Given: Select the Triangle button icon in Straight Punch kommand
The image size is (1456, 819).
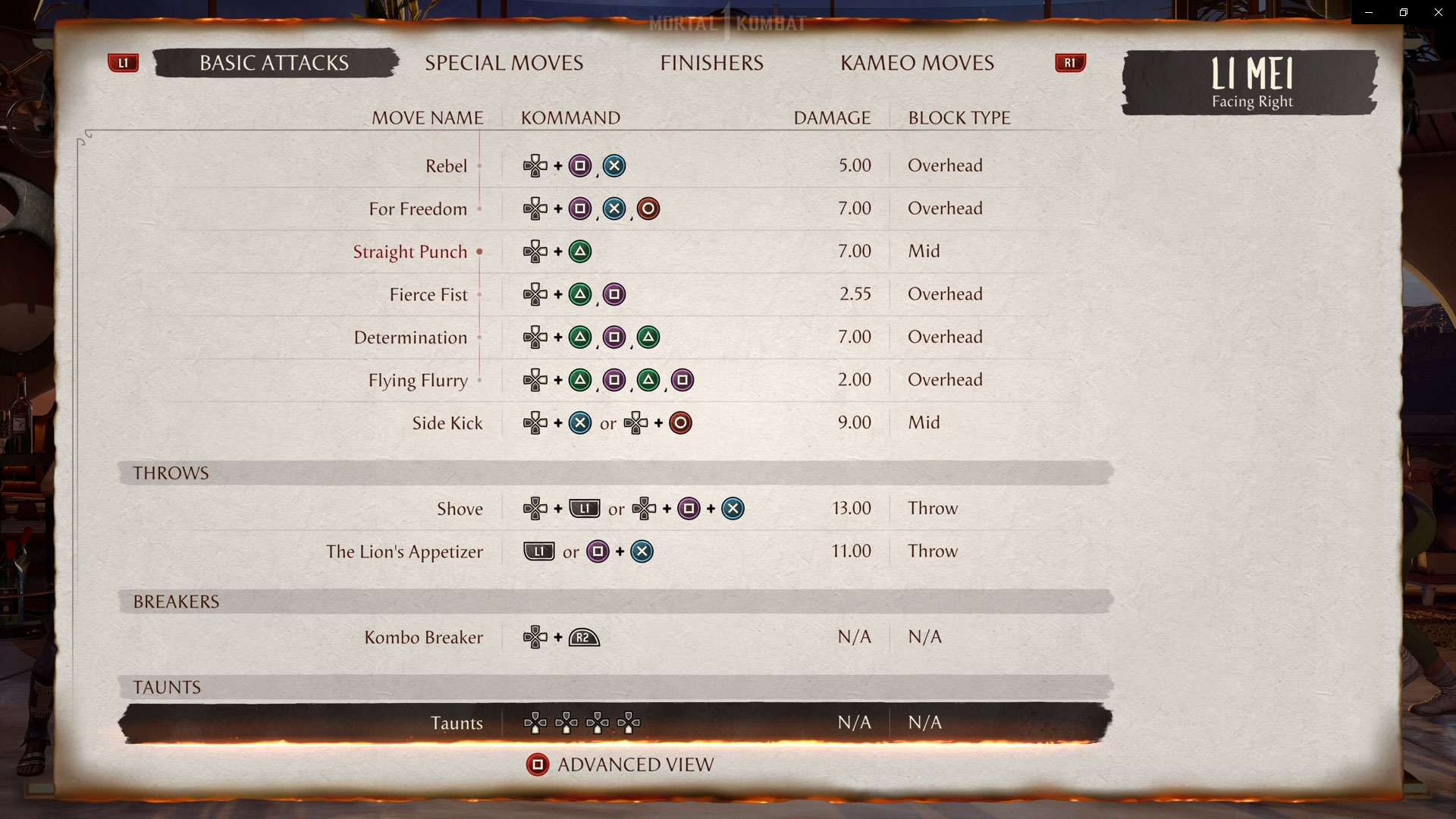Looking at the screenshot, I should coord(581,251).
